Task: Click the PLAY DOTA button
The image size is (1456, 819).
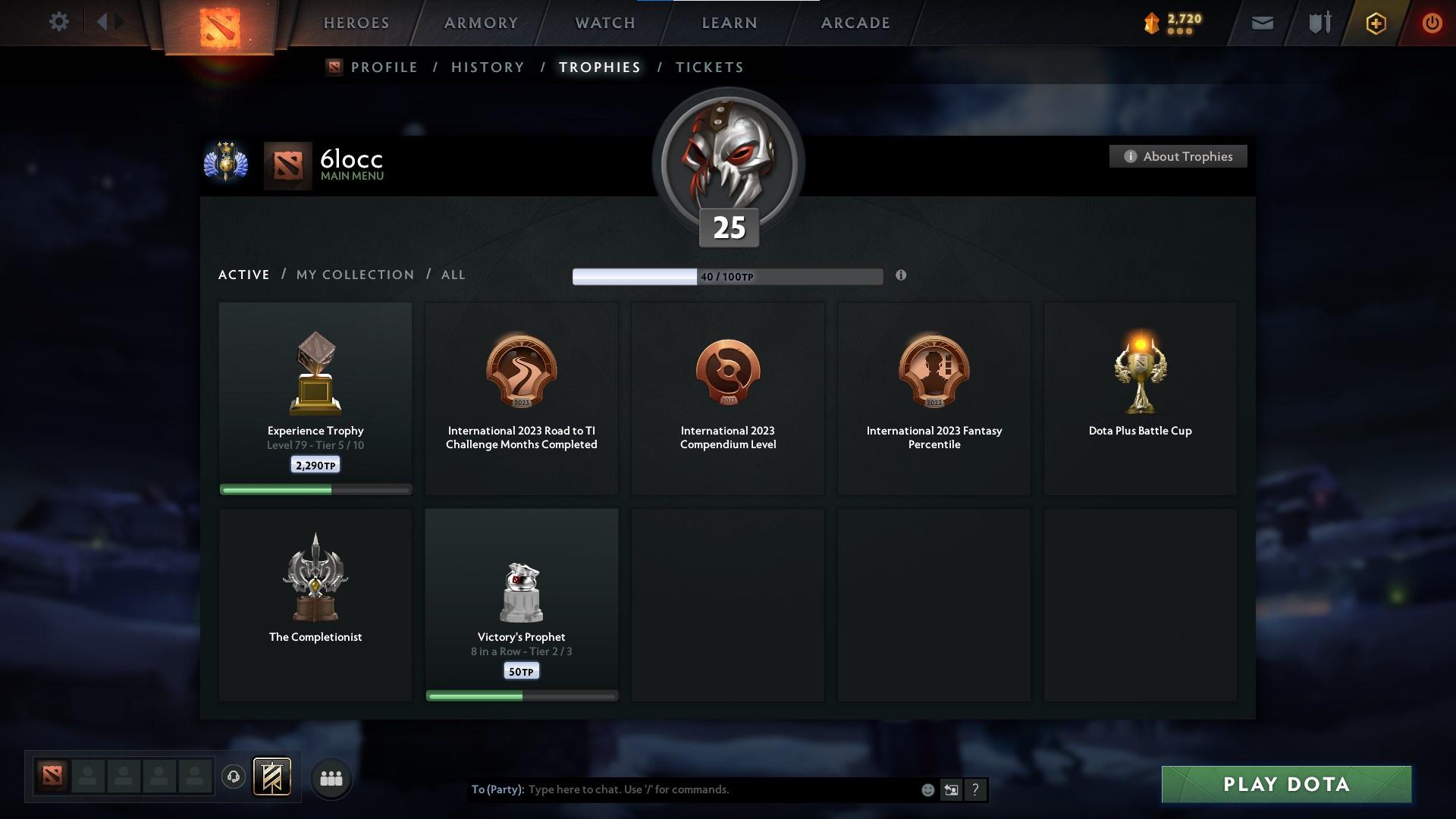Action: click(1285, 785)
